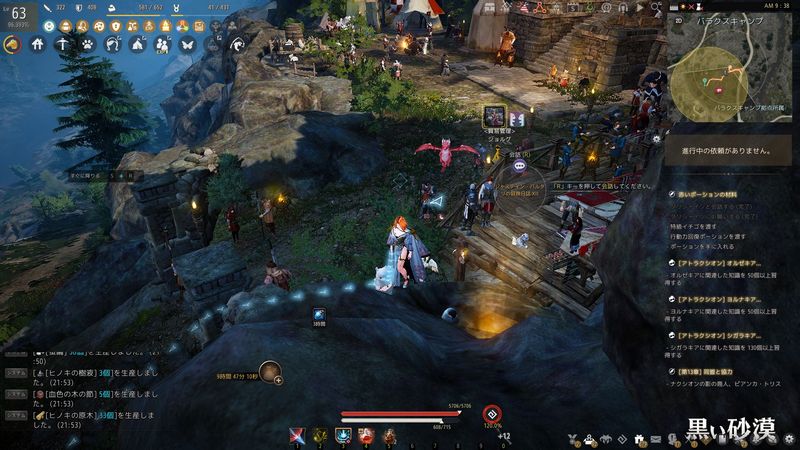Click the red black spirit rage icon
Viewport: 800px width, 450px height.
click(x=492, y=414)
